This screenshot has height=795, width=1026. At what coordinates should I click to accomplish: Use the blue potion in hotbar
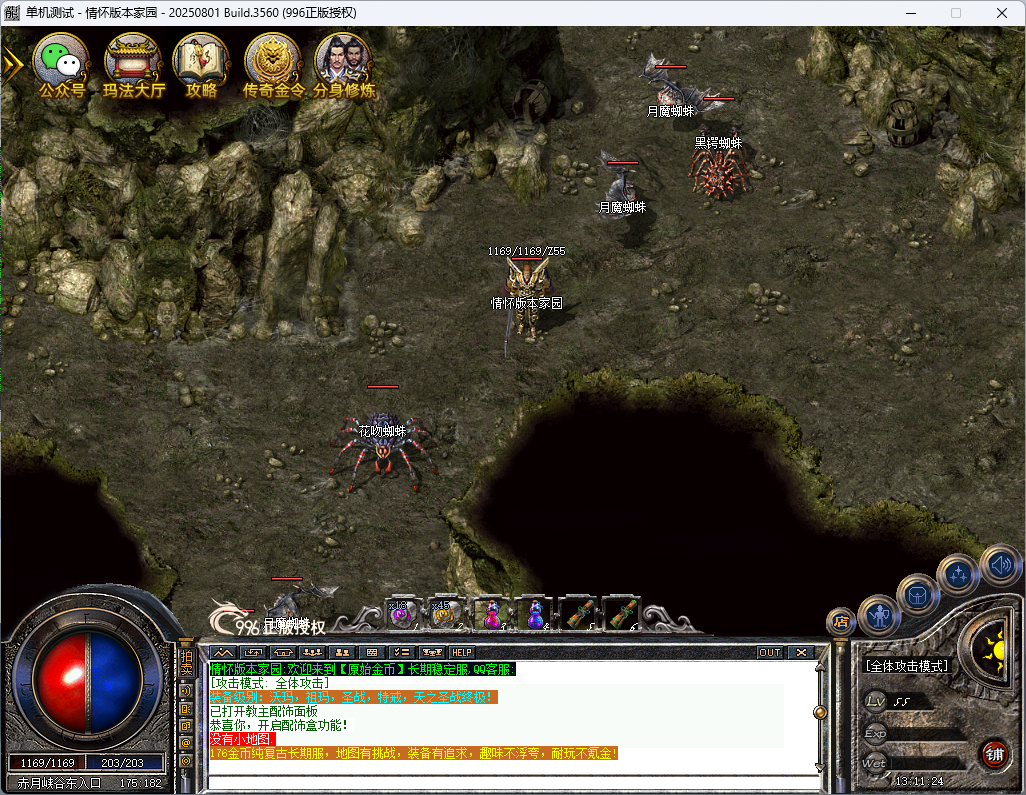(535, 614)
